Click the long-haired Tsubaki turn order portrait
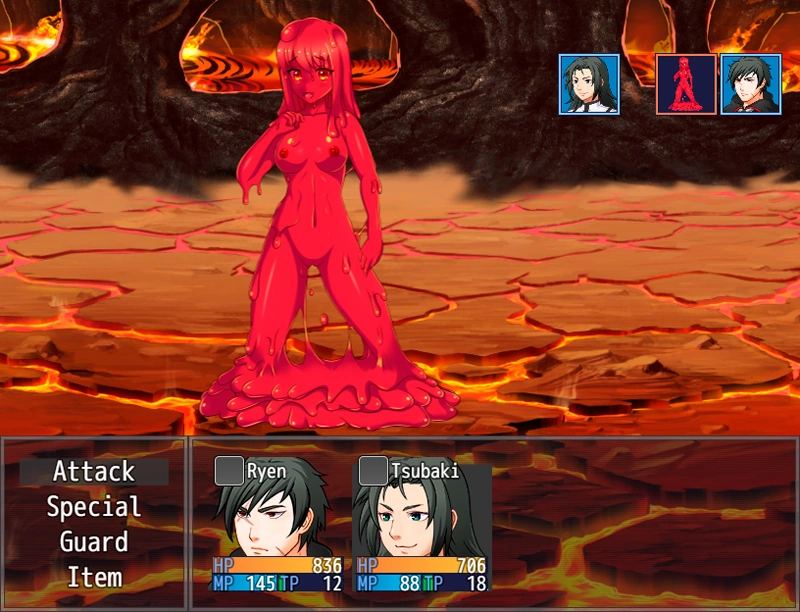This screenshot has width=800, height=612. pos(589,84)
